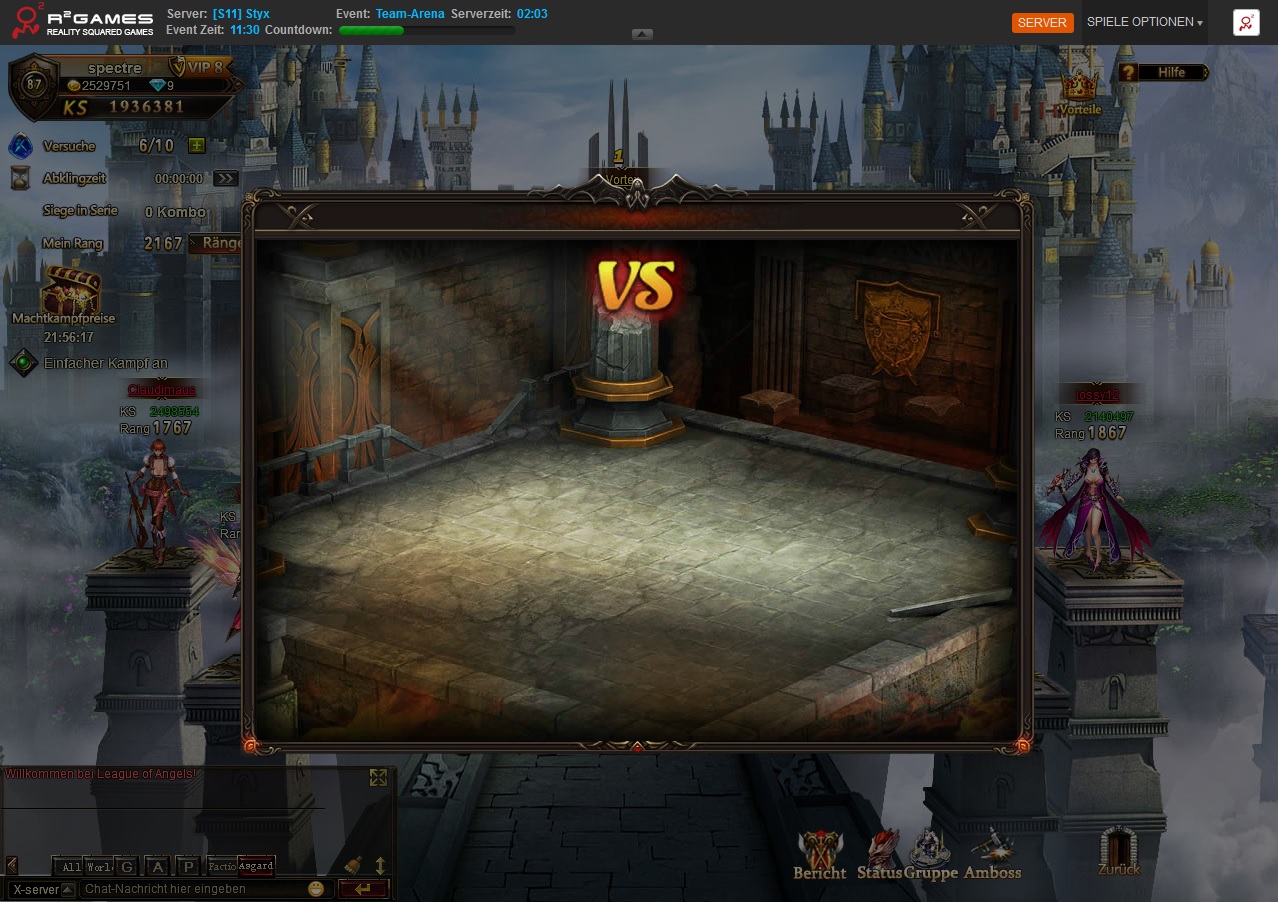Switch chat to the All tab
This screenshot has height=902, width=1280.
pyautogui.click(x=69, y=866)
